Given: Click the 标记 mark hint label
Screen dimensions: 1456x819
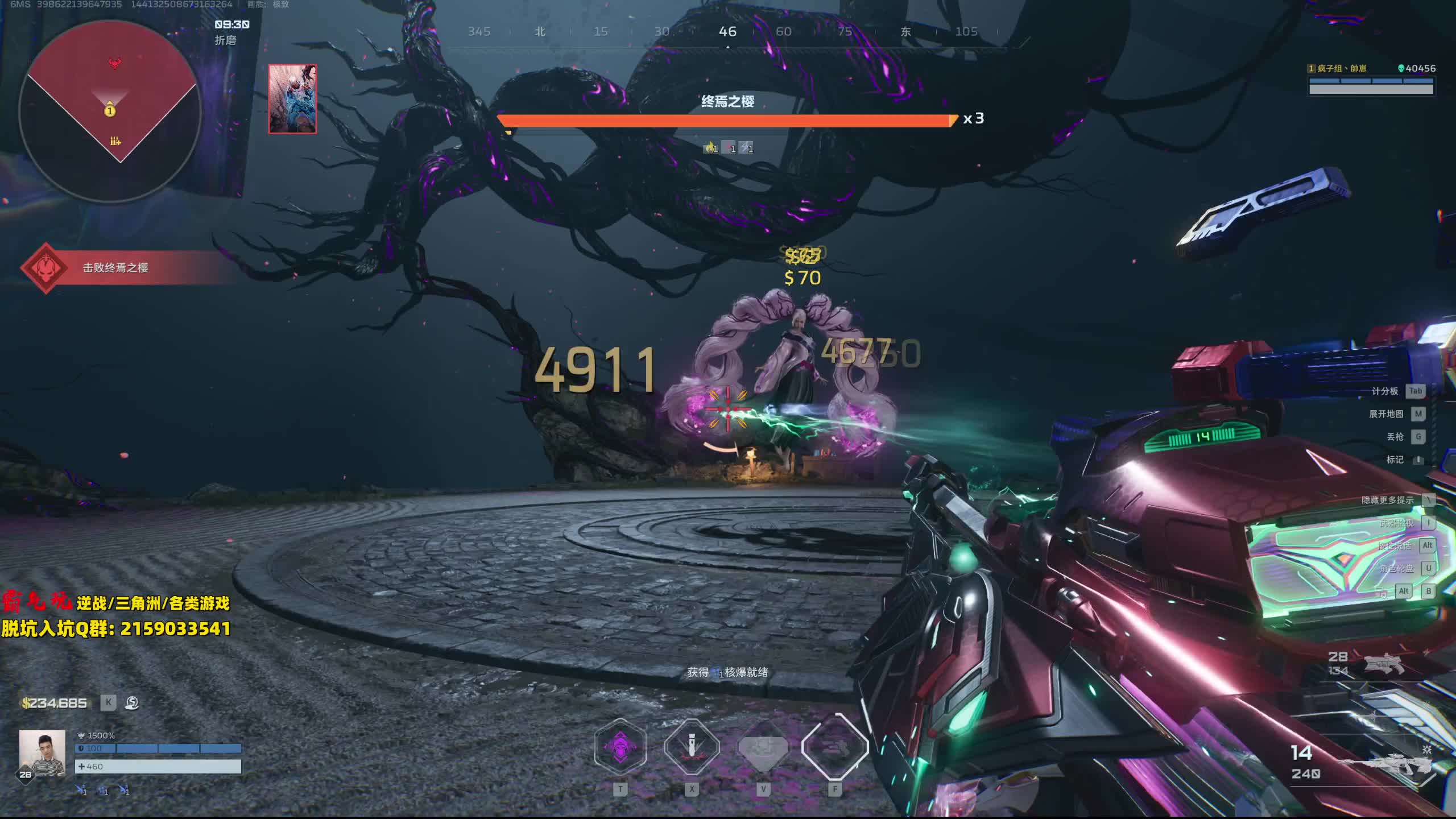Looking at the screenshot, I should [x=1395, y=460].
